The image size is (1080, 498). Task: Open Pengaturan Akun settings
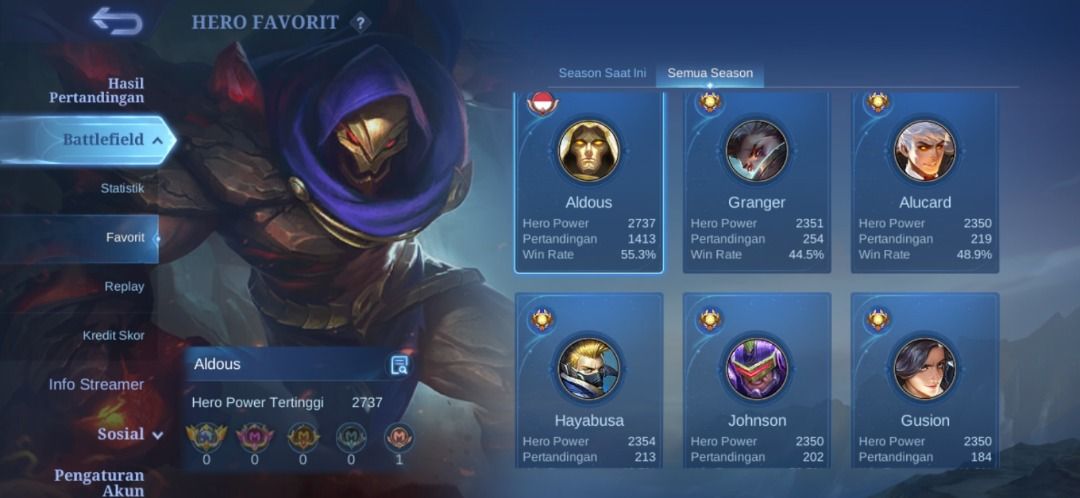tap(99, 482)
